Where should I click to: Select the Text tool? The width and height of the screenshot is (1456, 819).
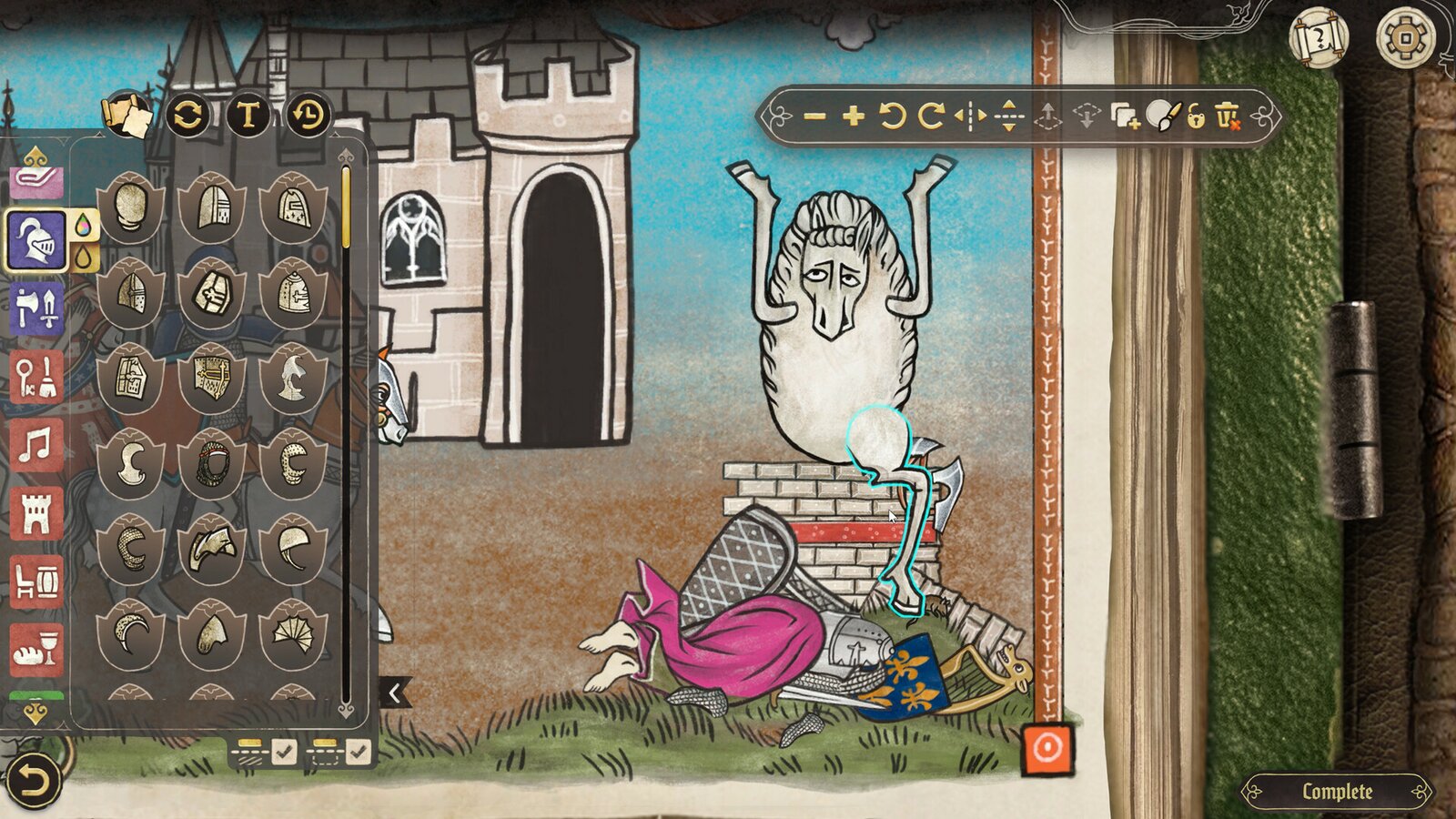coord(248,115)
